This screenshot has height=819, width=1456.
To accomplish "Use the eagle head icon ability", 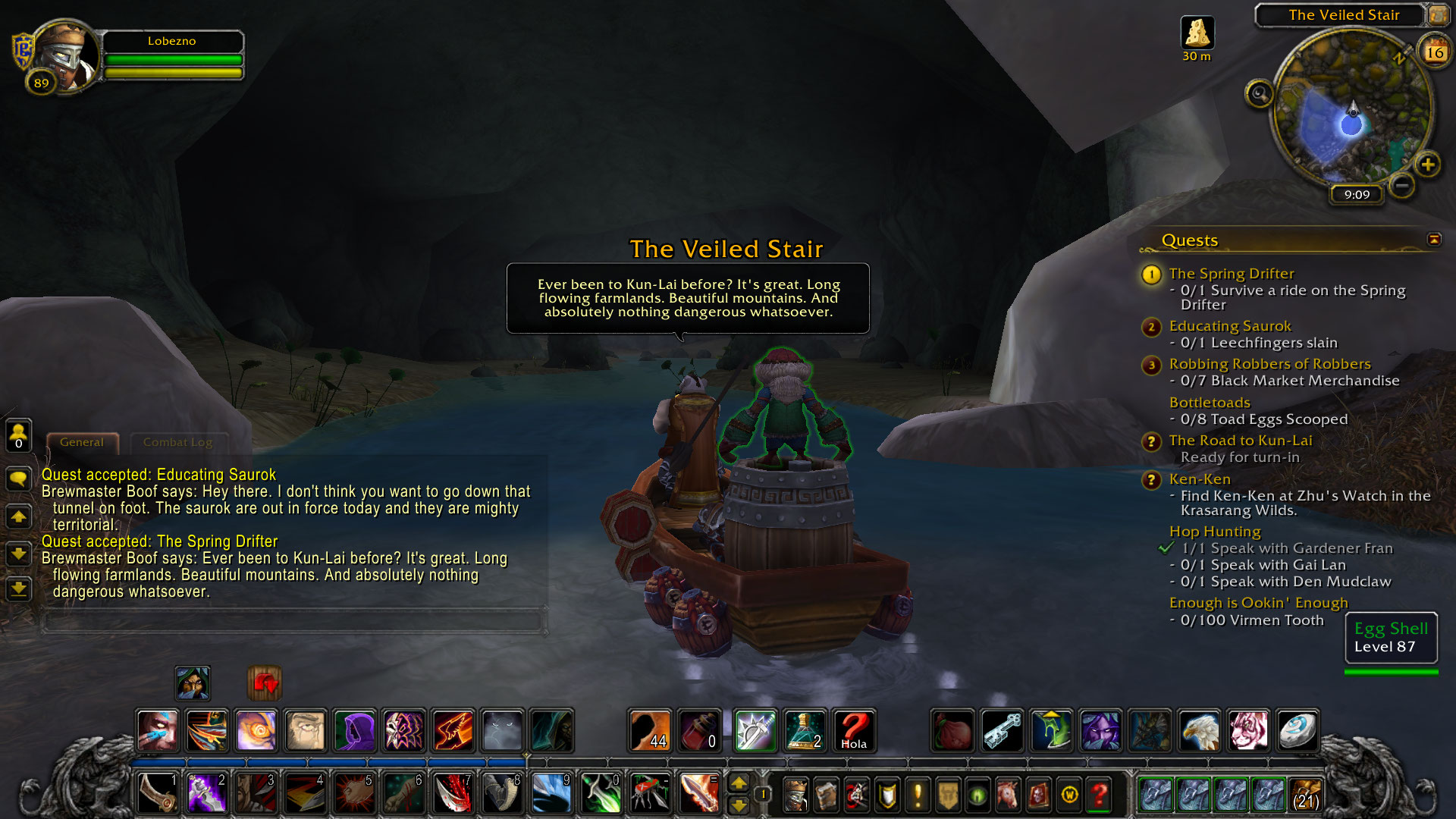I will (1199, 730).
